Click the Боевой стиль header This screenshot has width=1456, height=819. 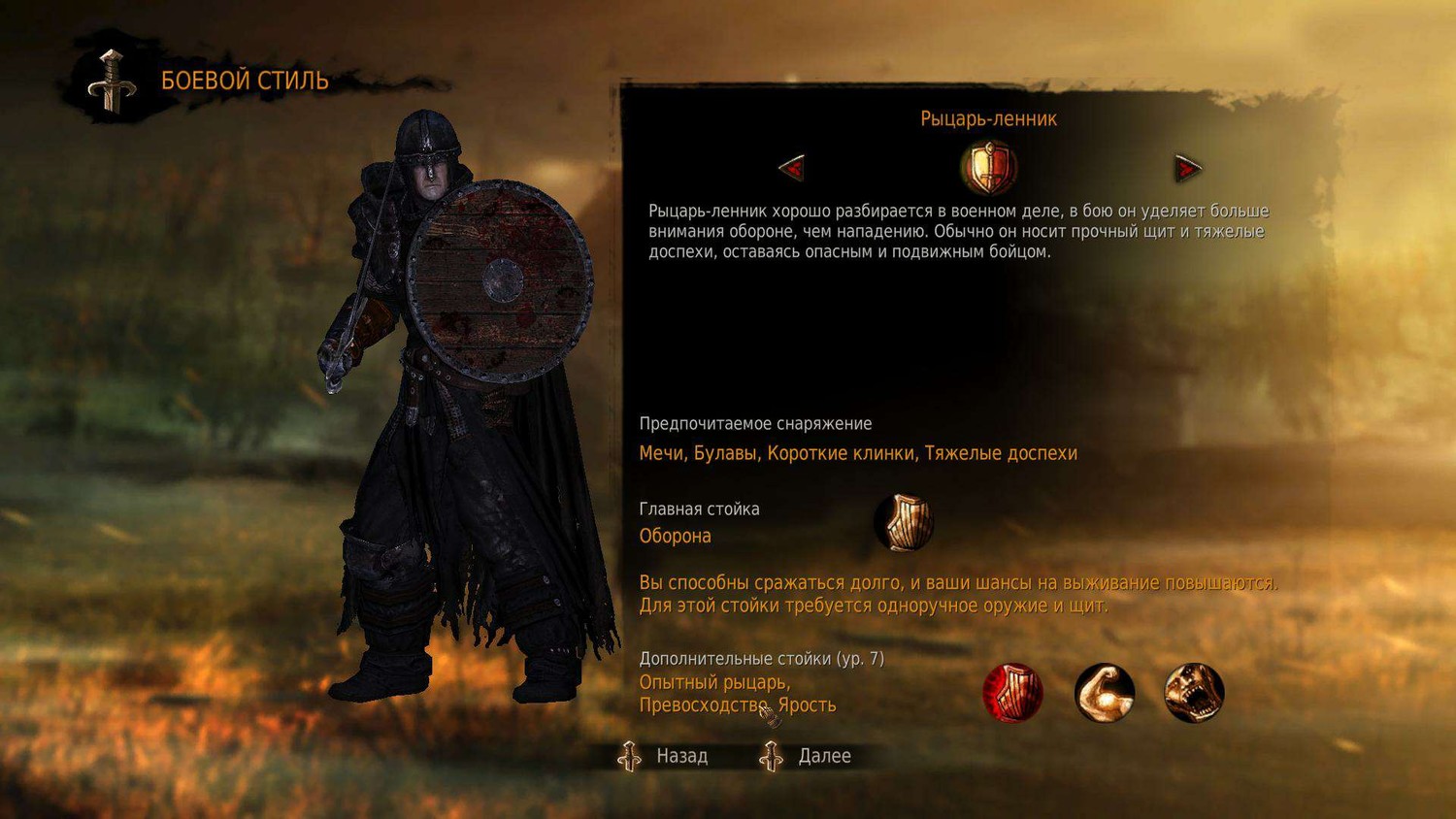point(244,82)
